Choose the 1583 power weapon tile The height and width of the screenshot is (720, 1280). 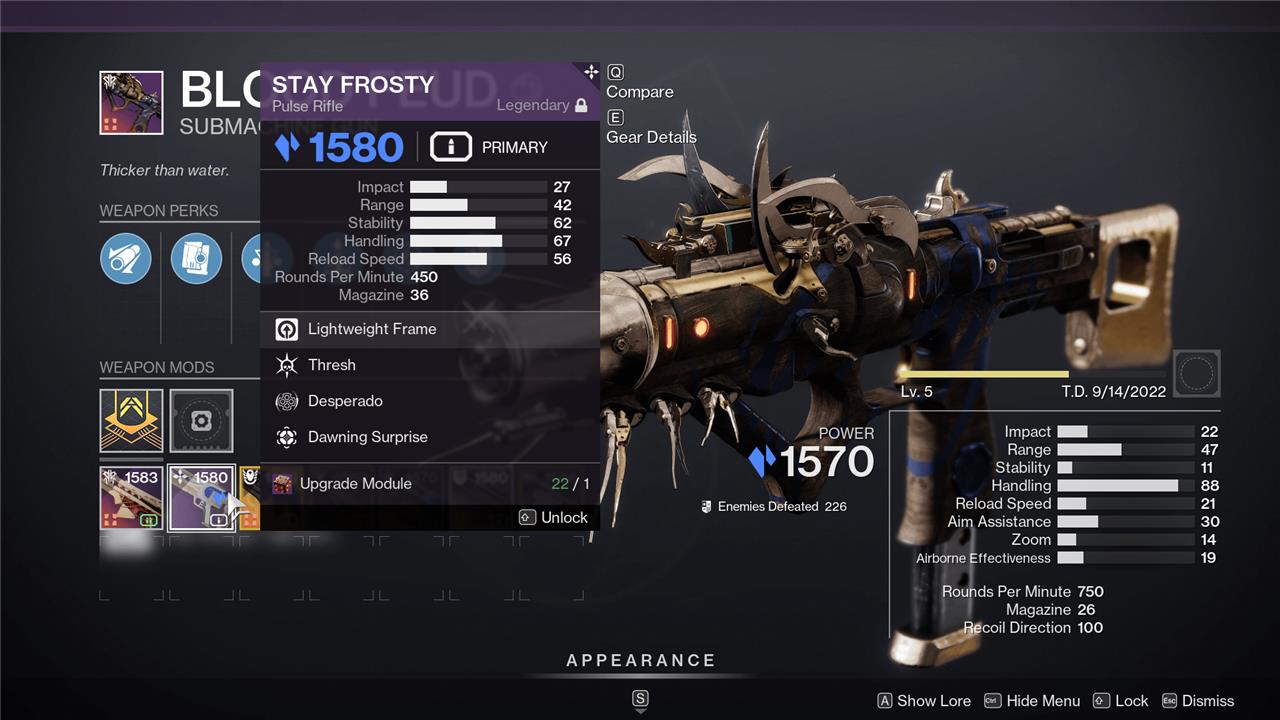coord(131,497)
